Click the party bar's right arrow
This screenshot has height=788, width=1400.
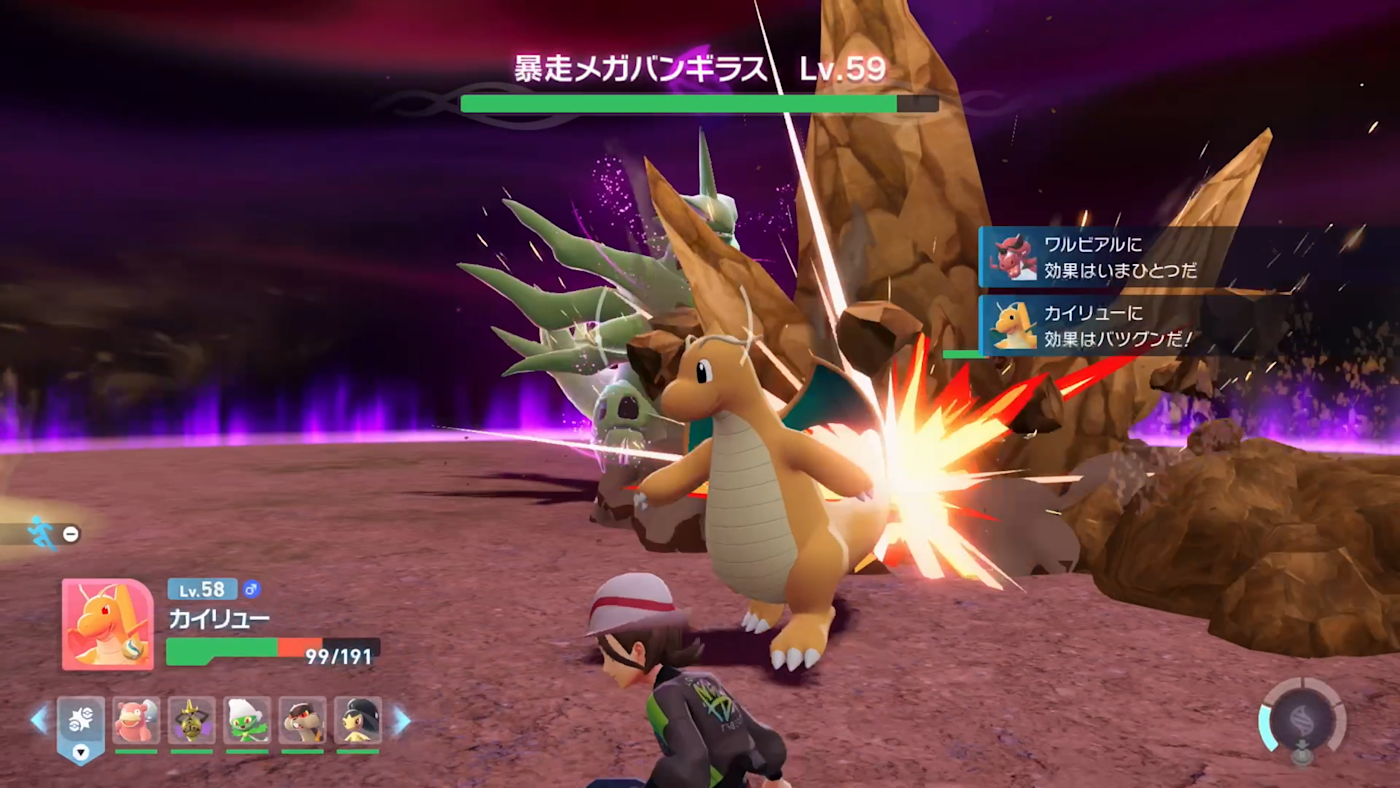pyautogui.click(x=400, y=720)
